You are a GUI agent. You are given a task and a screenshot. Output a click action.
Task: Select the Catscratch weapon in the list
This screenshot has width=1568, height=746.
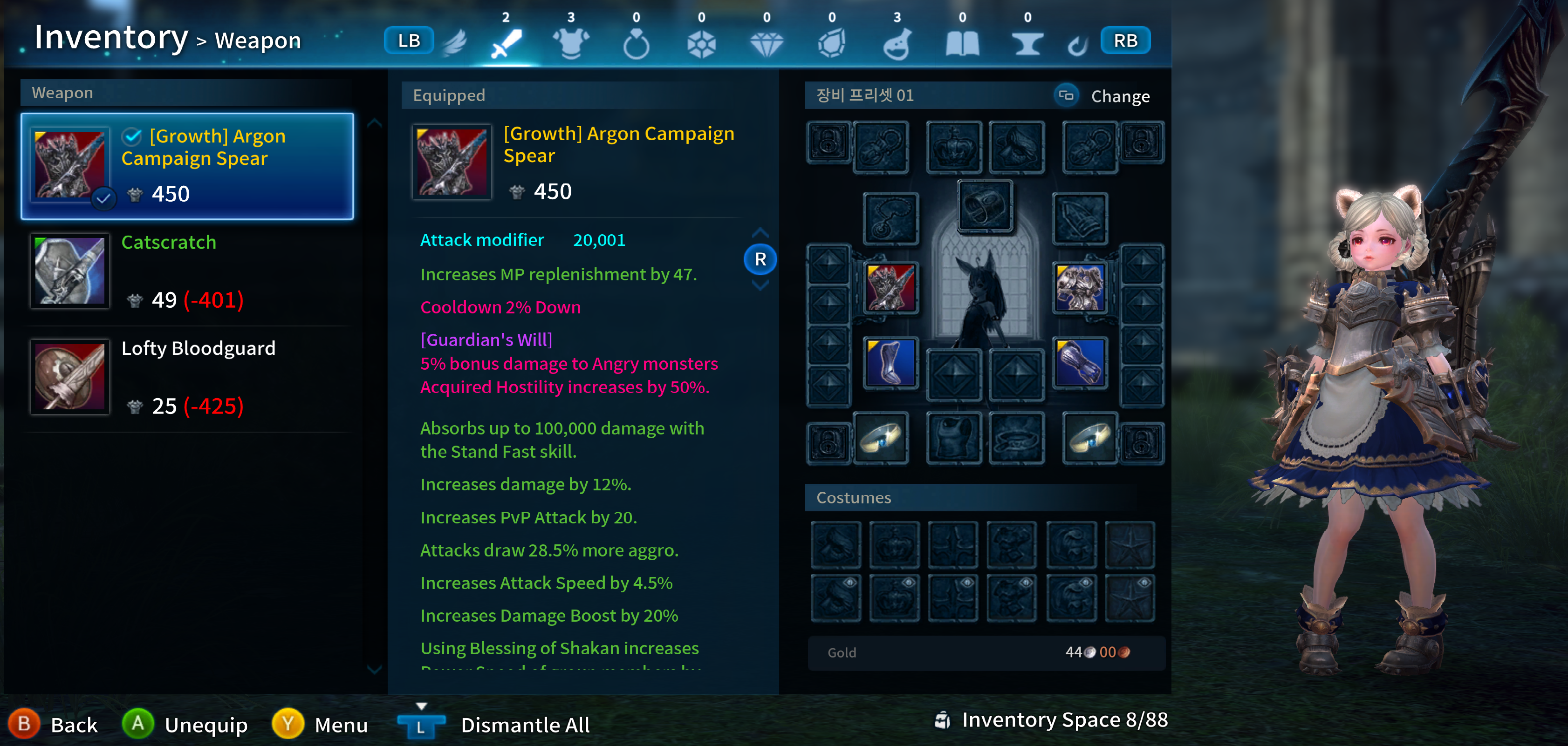tap(183, 271)
